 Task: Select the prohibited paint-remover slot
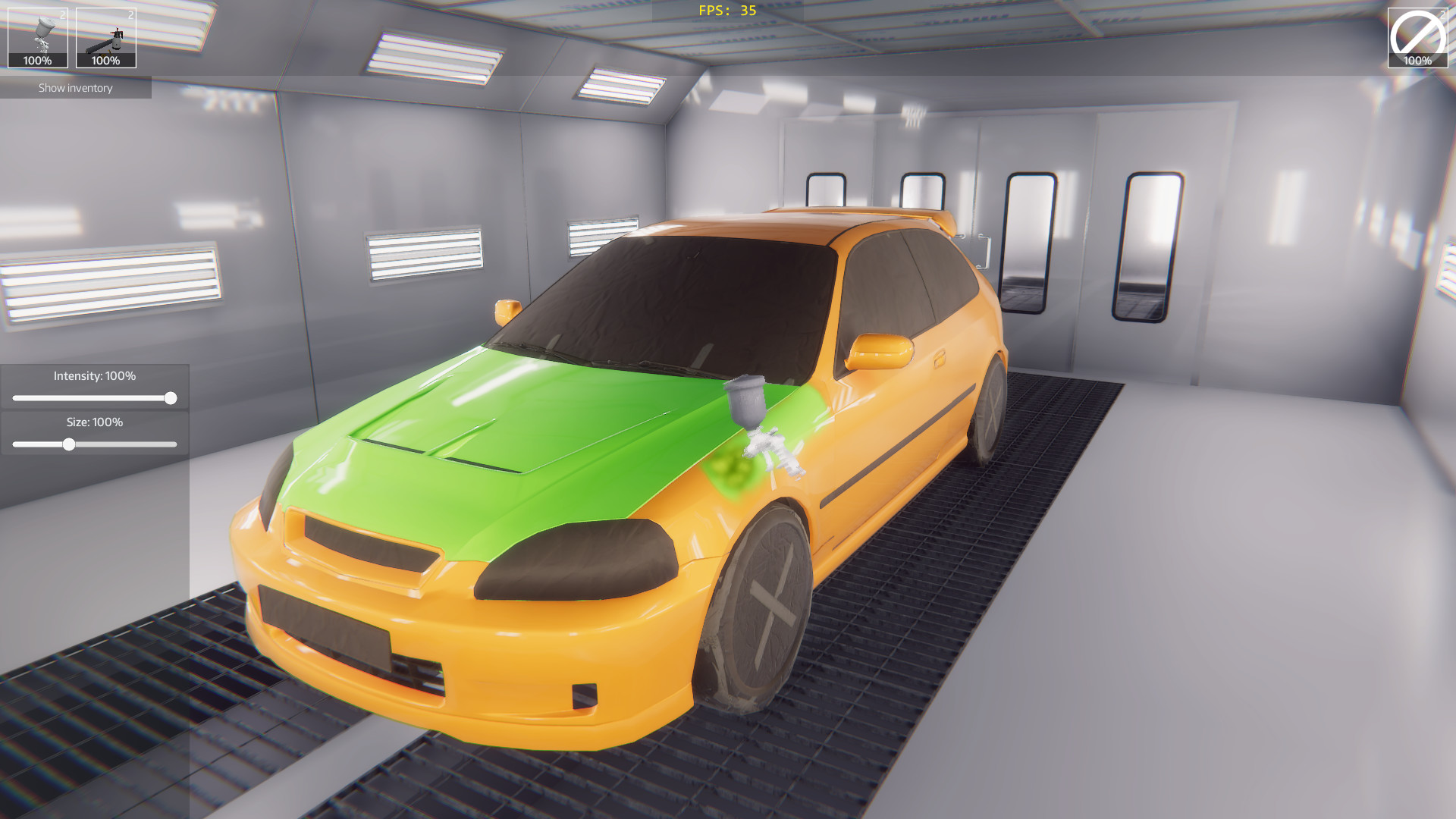[x=1417, y=32]
